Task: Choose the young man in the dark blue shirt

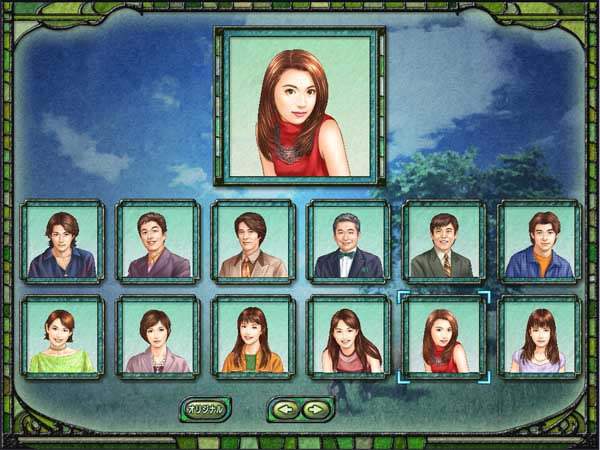Action: [x=62, y=242]
